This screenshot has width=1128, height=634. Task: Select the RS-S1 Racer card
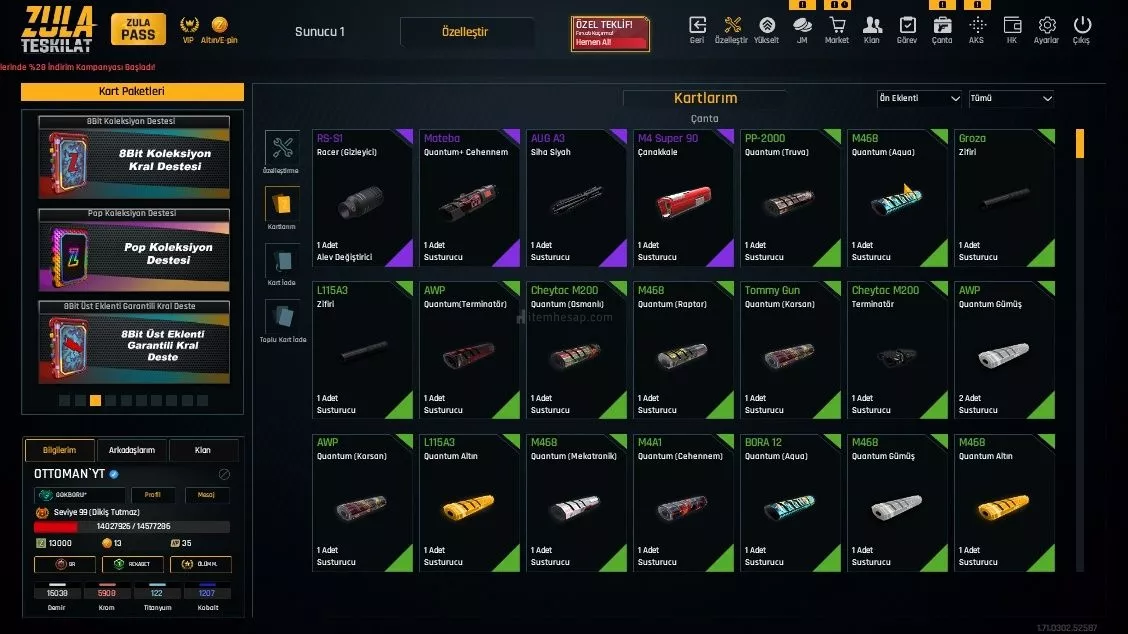(362, 198)
